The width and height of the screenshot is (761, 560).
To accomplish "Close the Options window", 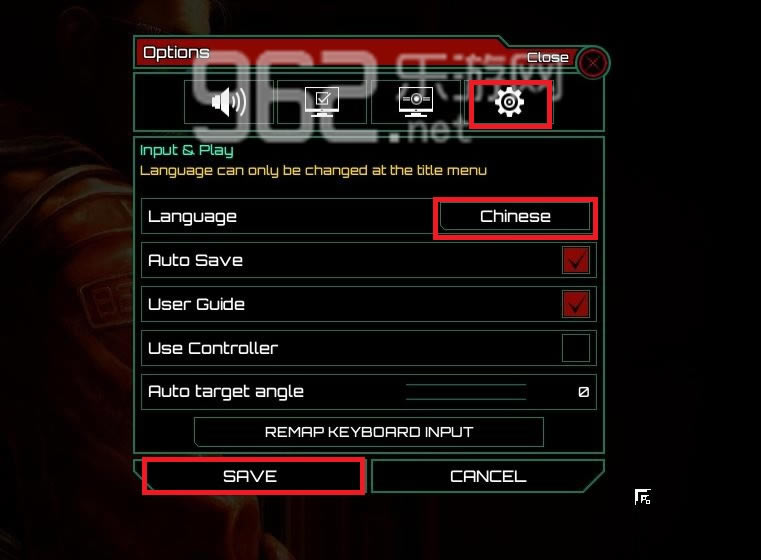I will pos(593,63).
